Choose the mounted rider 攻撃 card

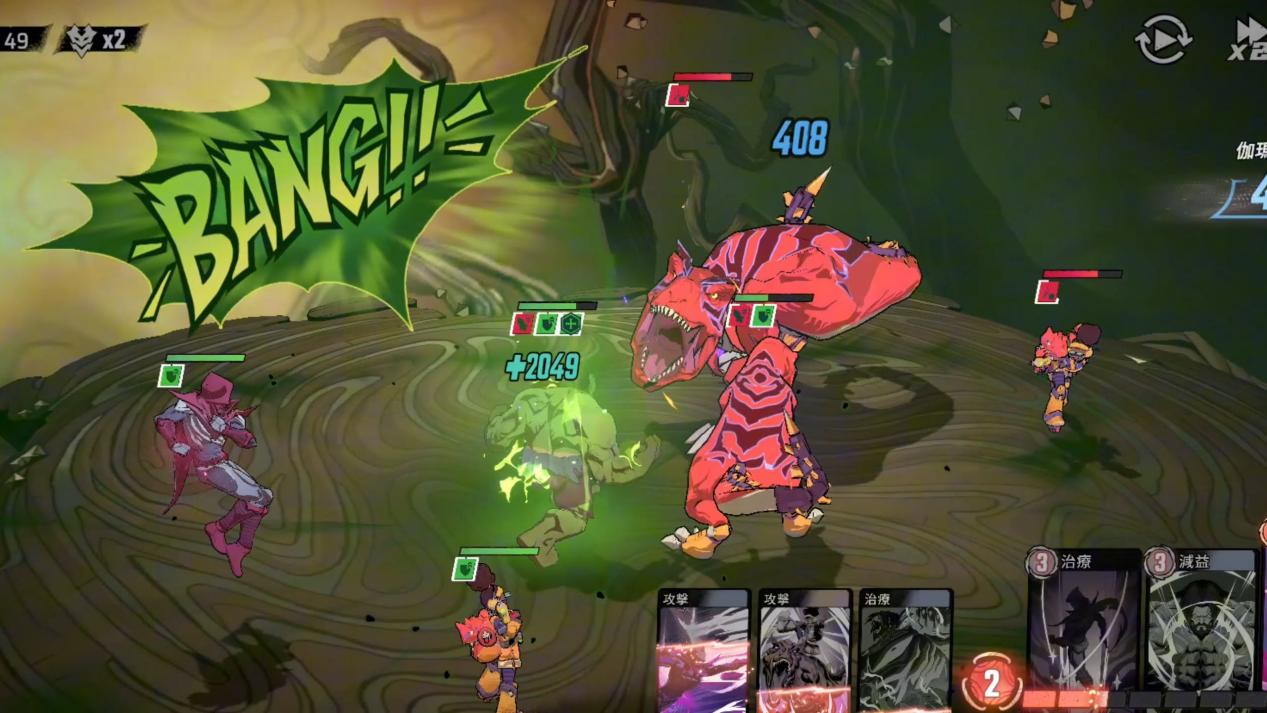(x=804, y=650)
